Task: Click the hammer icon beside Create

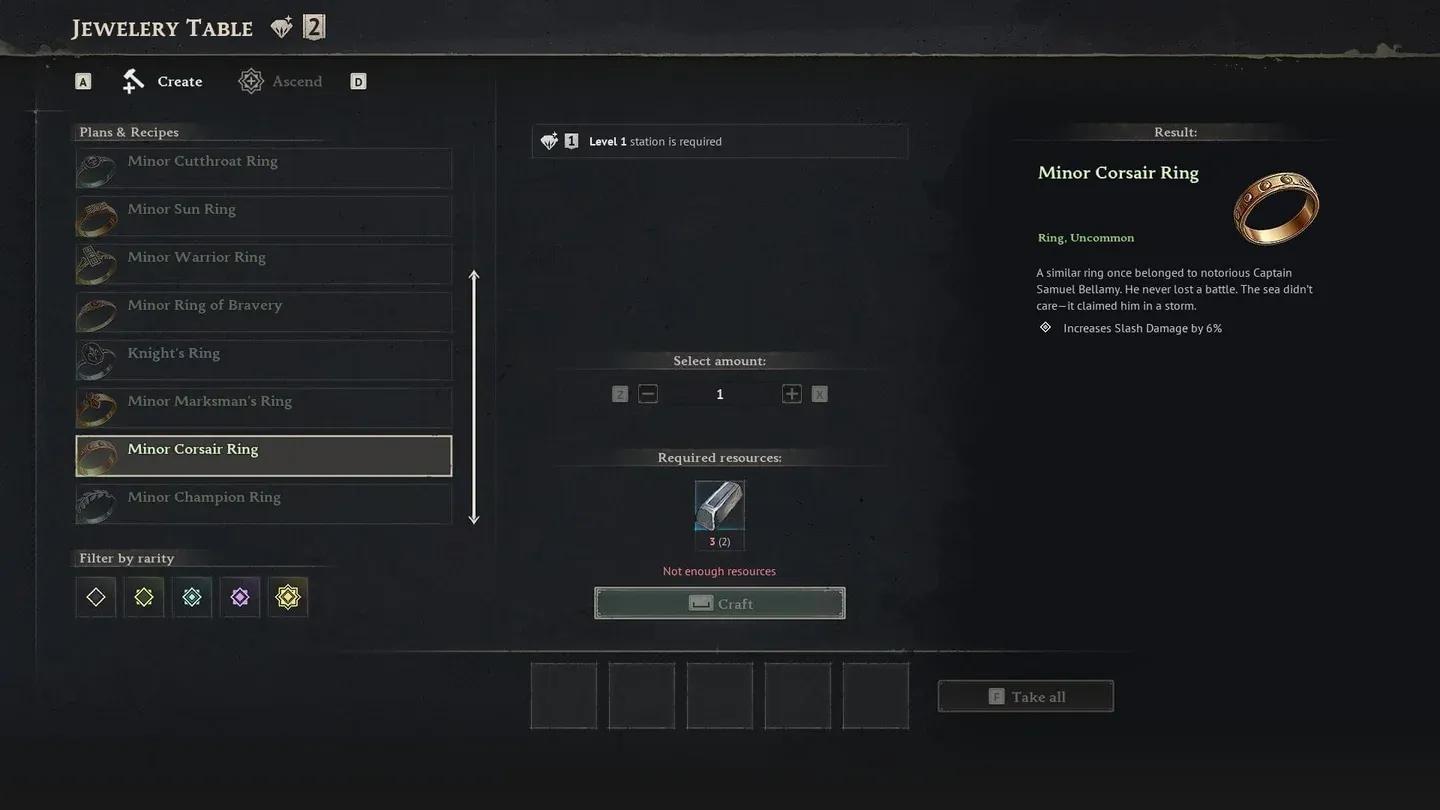Action: tap(131, 80)
